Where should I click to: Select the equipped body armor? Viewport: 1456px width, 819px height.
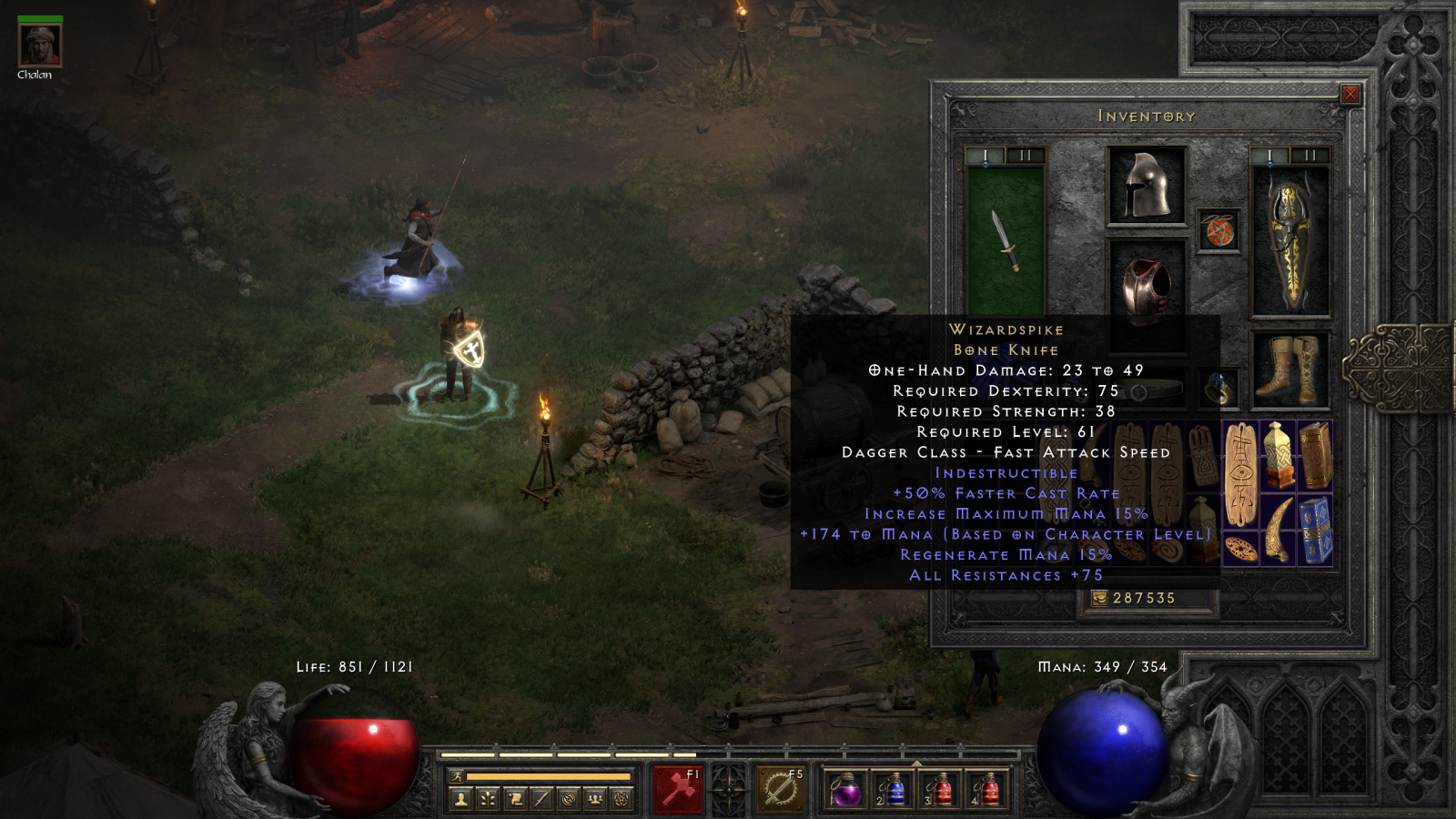pos(1147,289)
